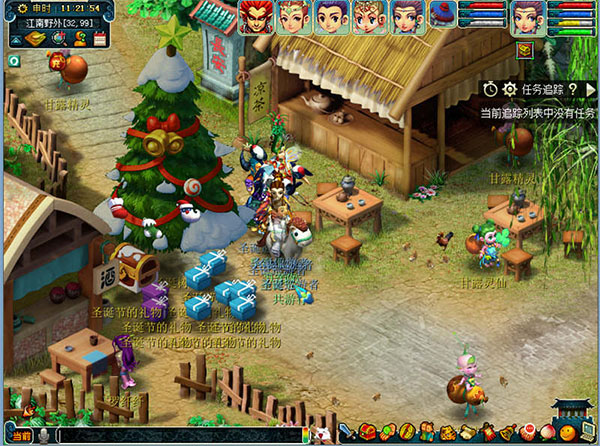This screenshot has height=446, width=600.
Task: Toggle the microphone voice chat button
Action: tap(46, 436)
